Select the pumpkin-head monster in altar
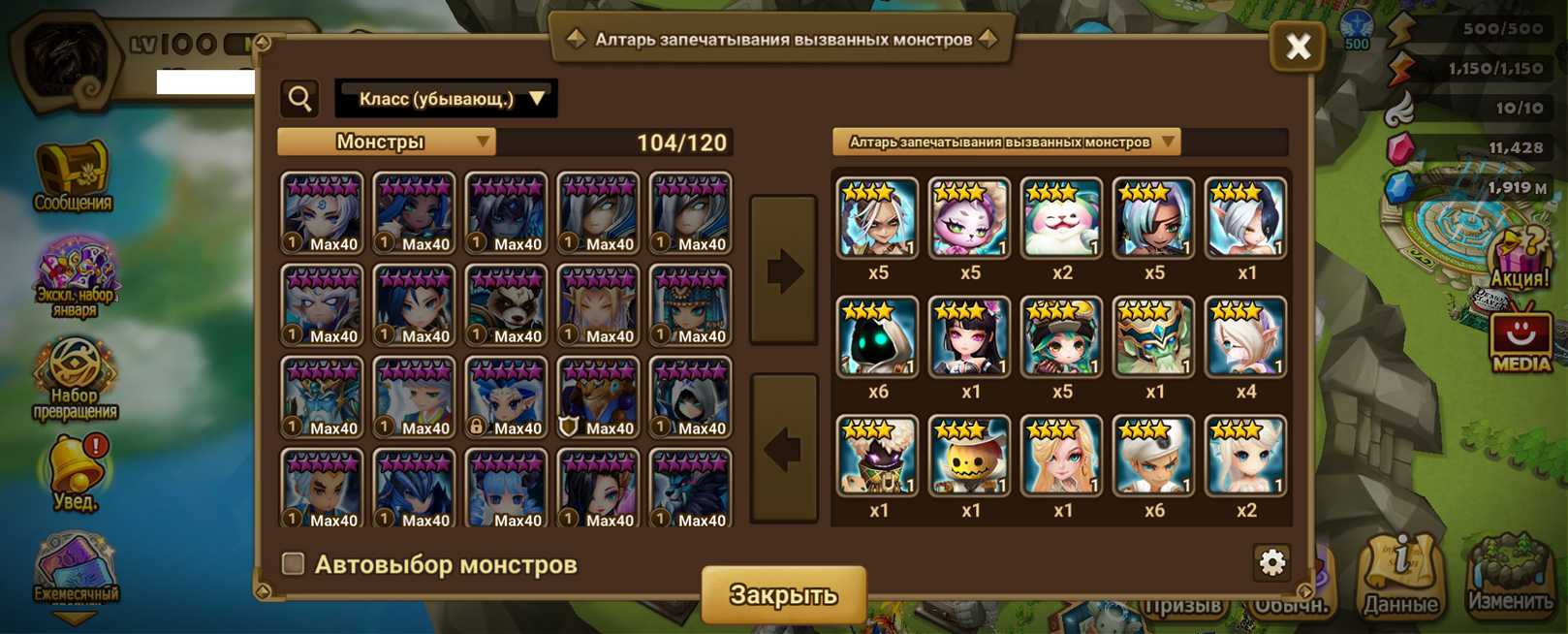This screenshot has width=1568, height=634. (969, 456)
